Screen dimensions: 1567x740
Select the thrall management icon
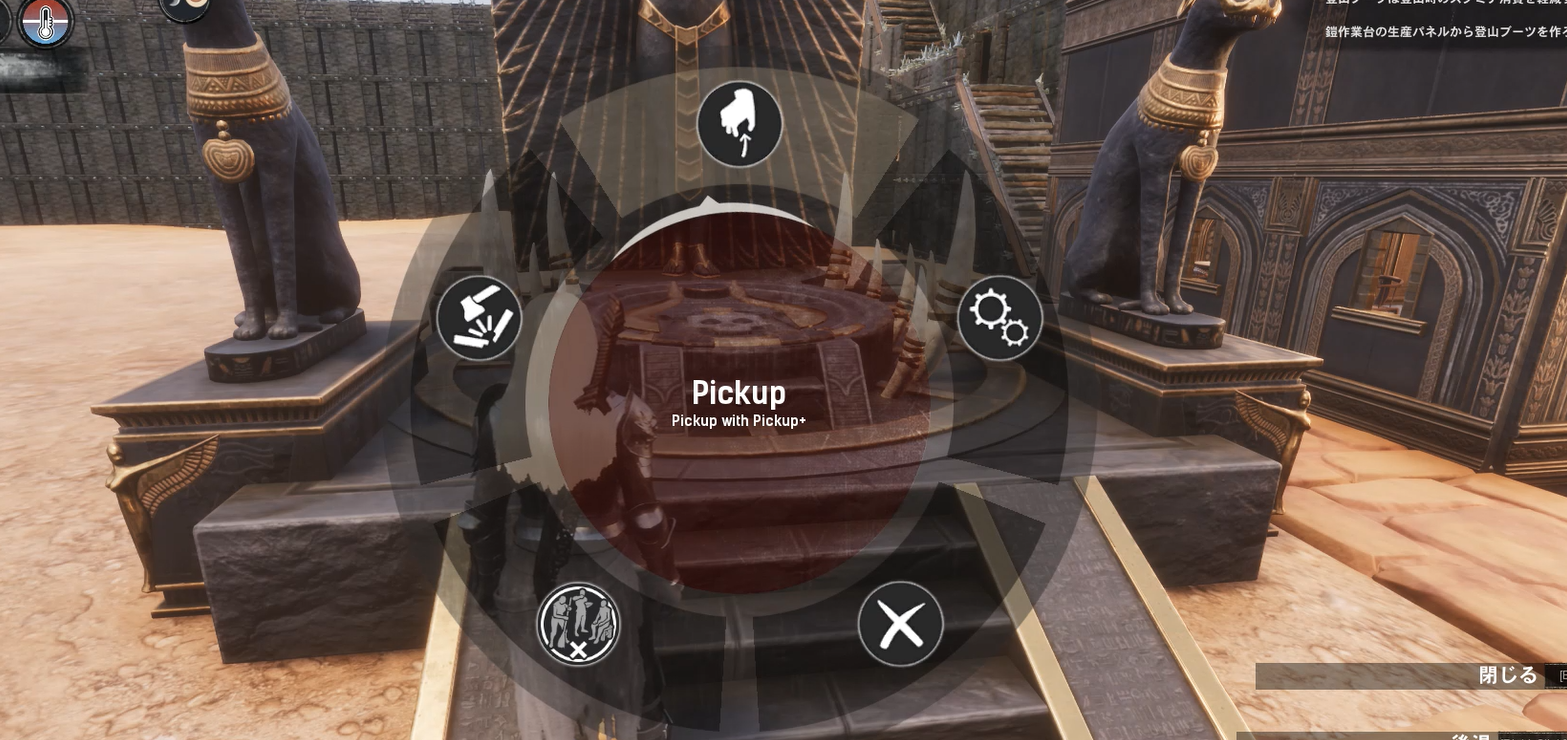pos(579,622)
